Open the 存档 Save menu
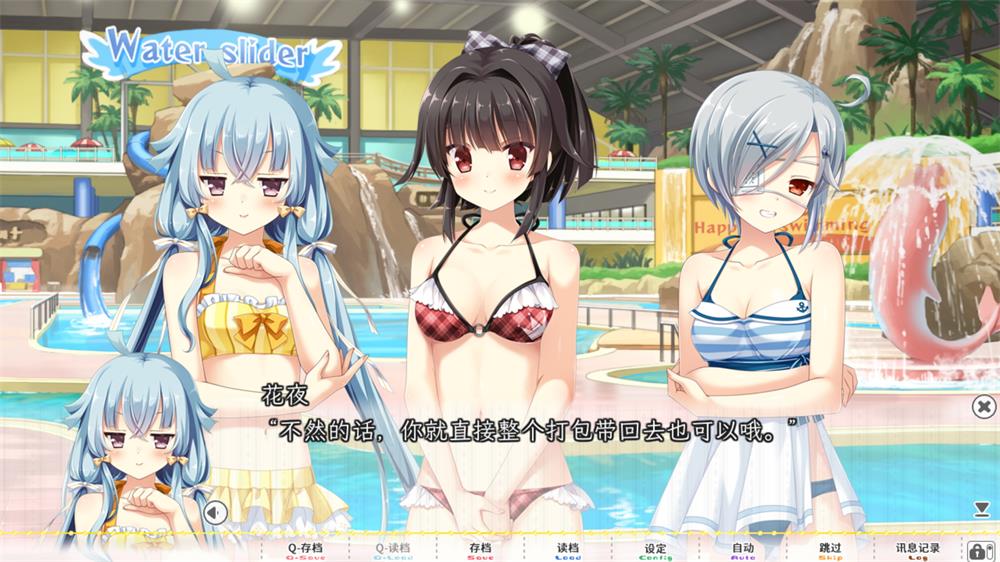This screenshot has height=562, width=1000. pos(480,549)
